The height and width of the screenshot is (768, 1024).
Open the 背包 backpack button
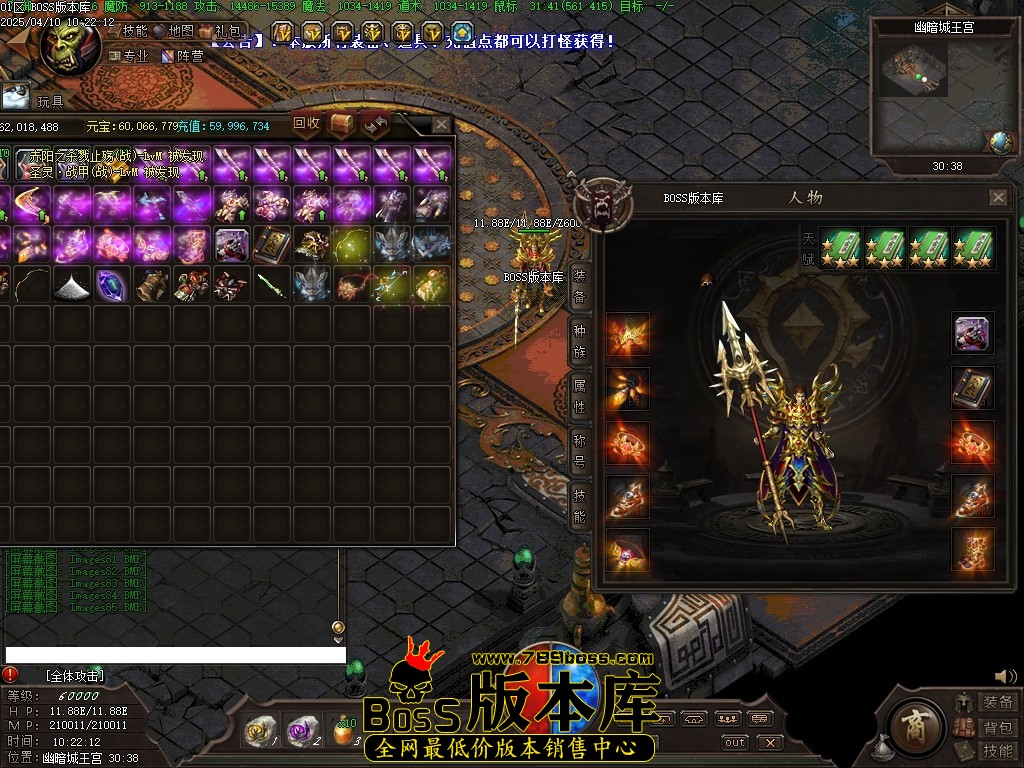(x=989, y=727)
